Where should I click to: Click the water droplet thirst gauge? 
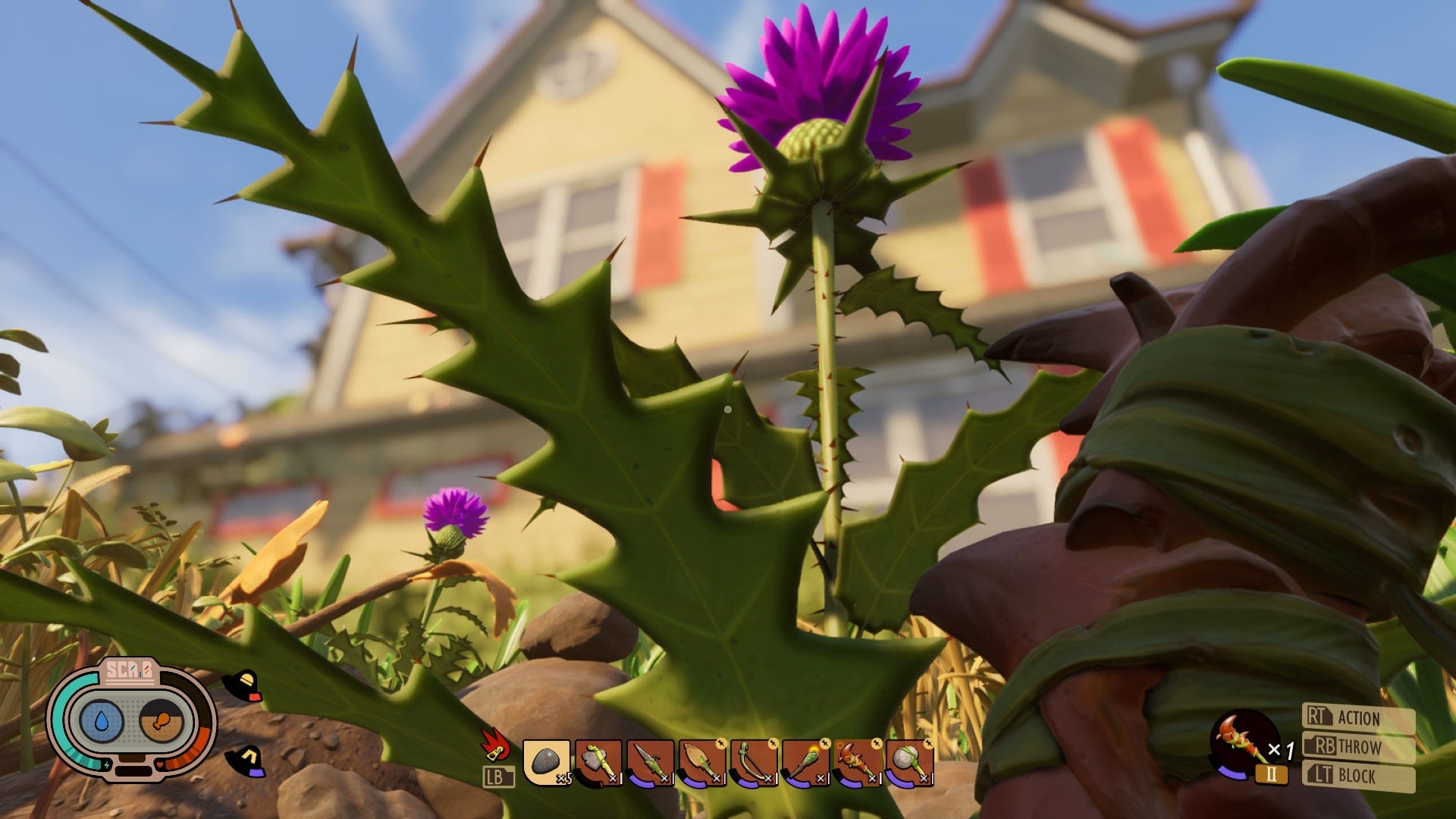(102, 721)
